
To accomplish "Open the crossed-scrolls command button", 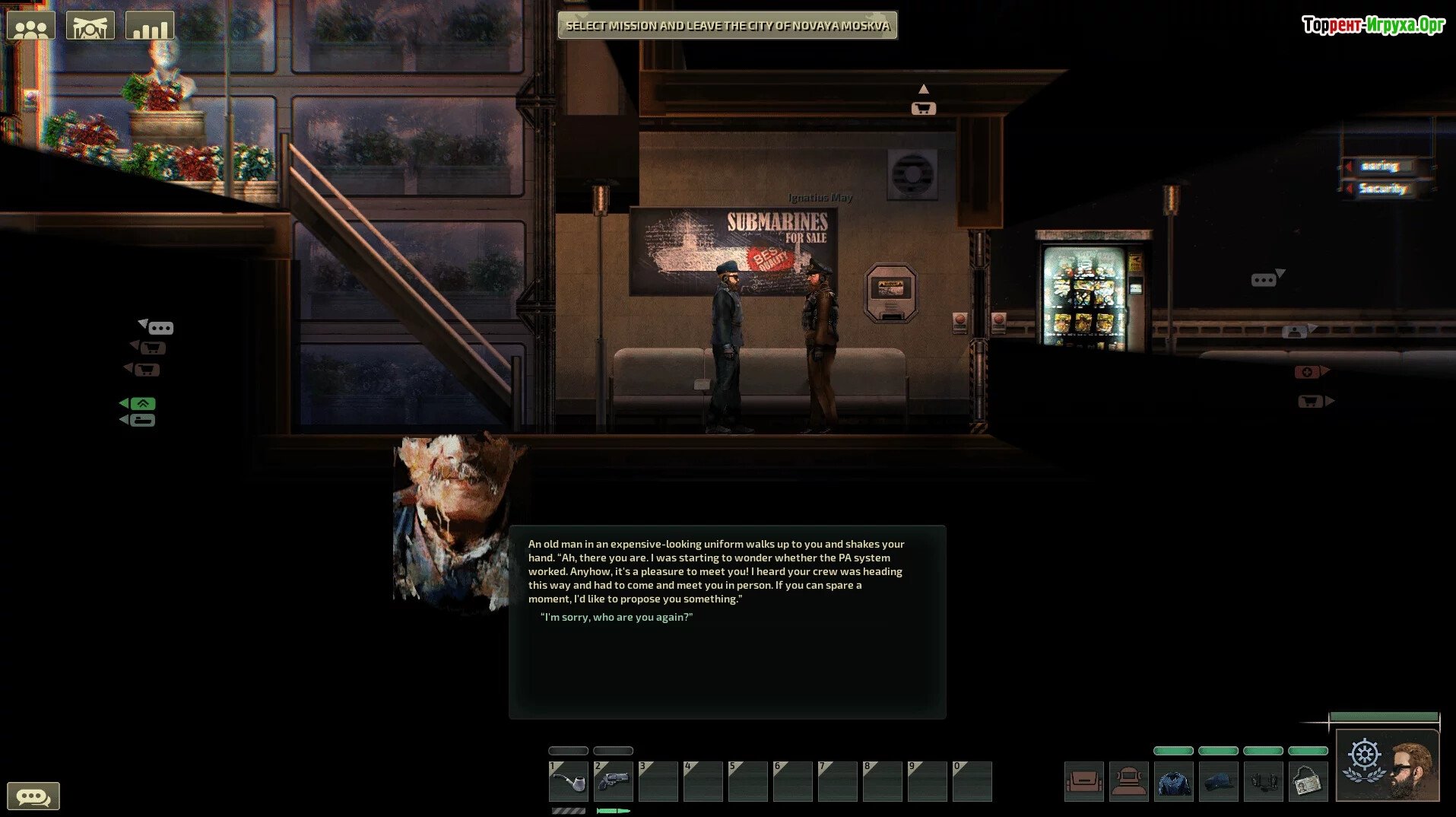I will pos(90,26).
